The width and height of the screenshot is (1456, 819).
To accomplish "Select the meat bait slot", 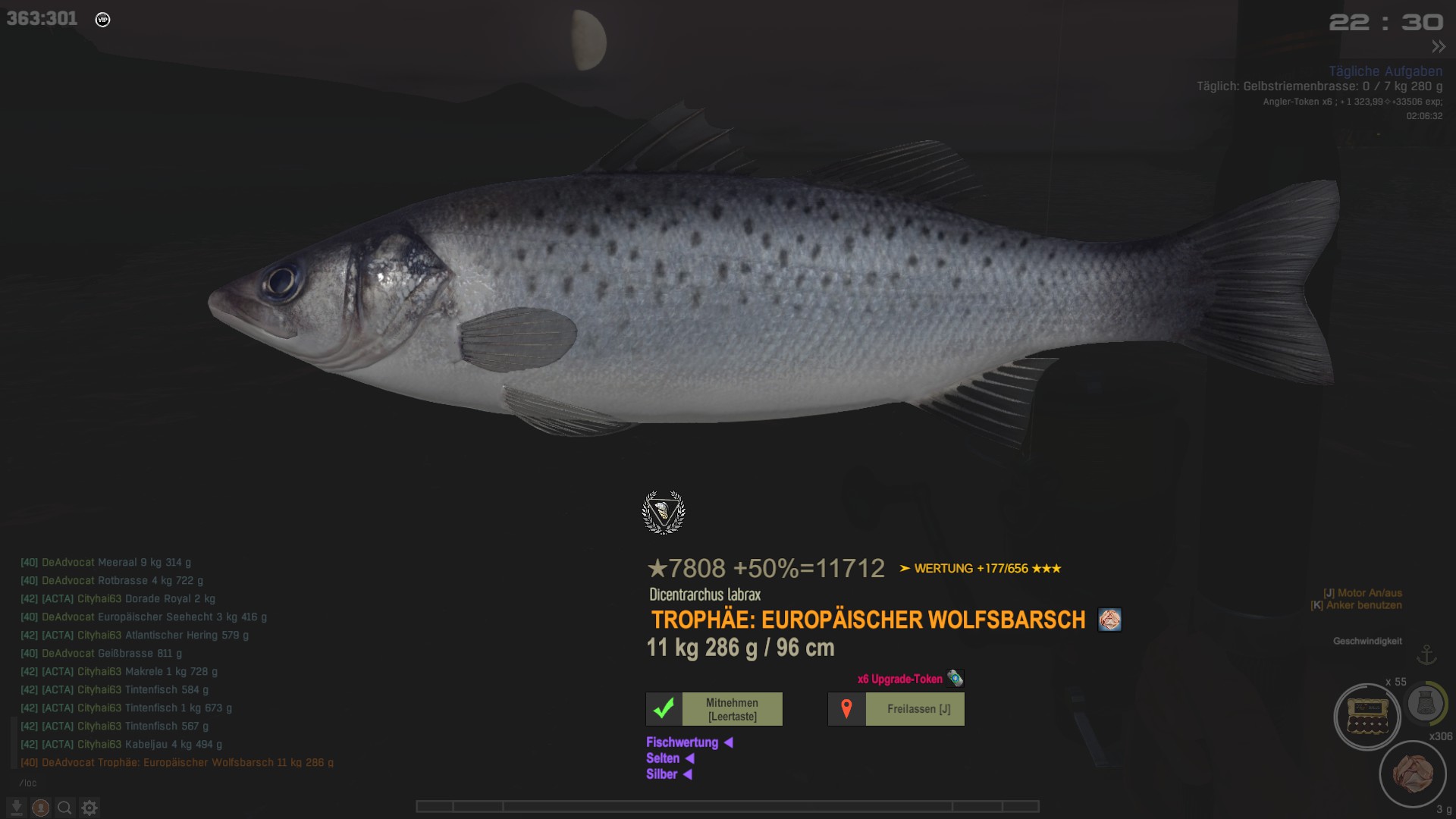I will coord(1413,774).
